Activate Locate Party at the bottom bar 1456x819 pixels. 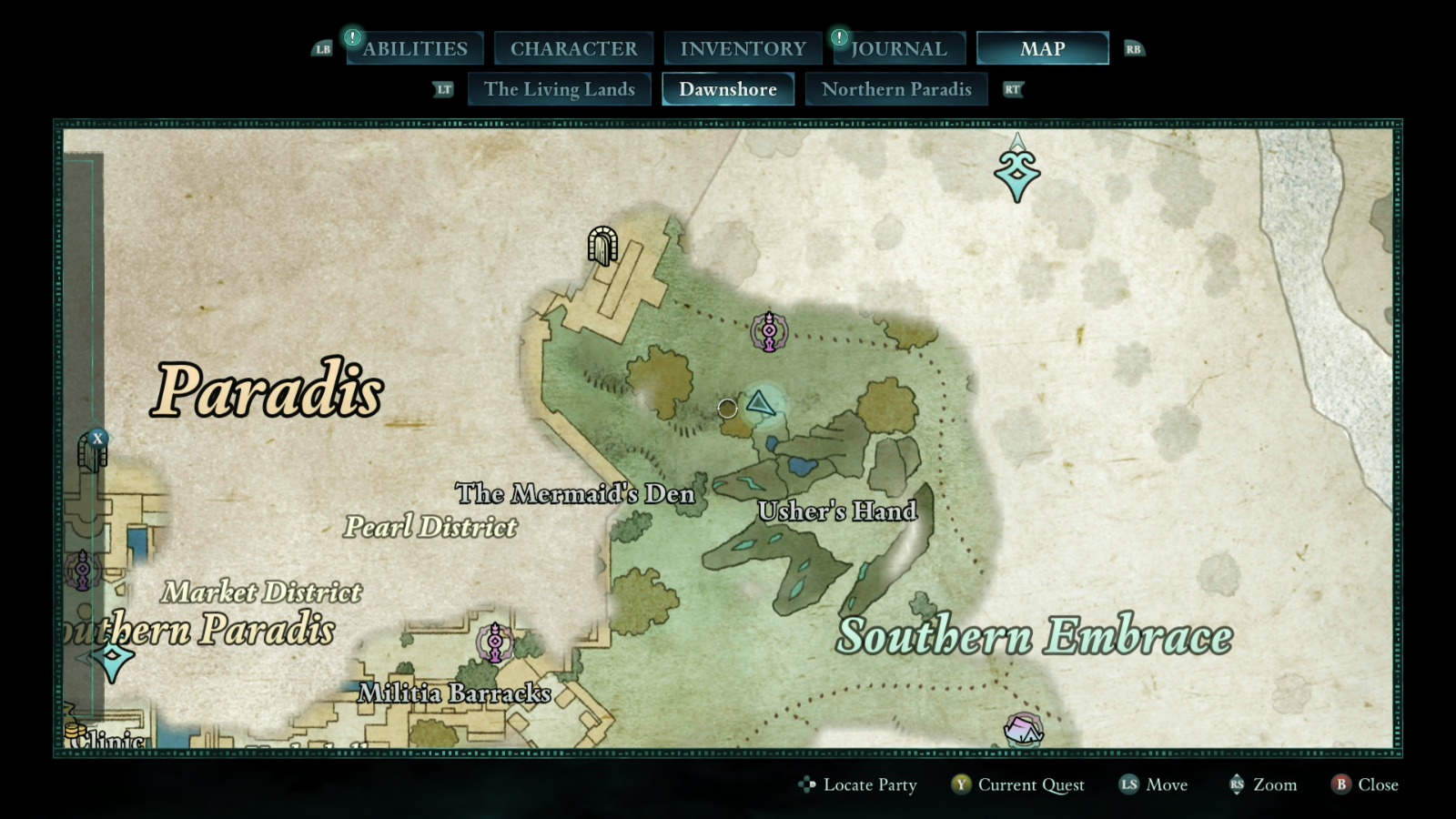868,784
